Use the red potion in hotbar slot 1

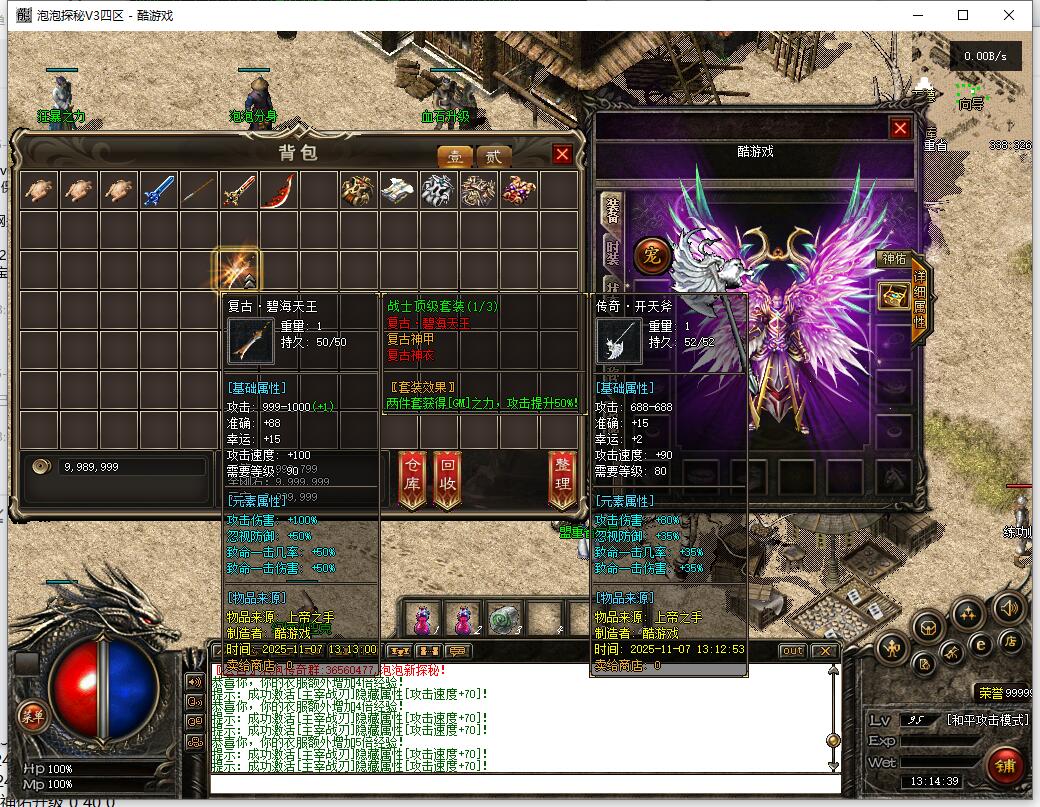coord(422,619)
